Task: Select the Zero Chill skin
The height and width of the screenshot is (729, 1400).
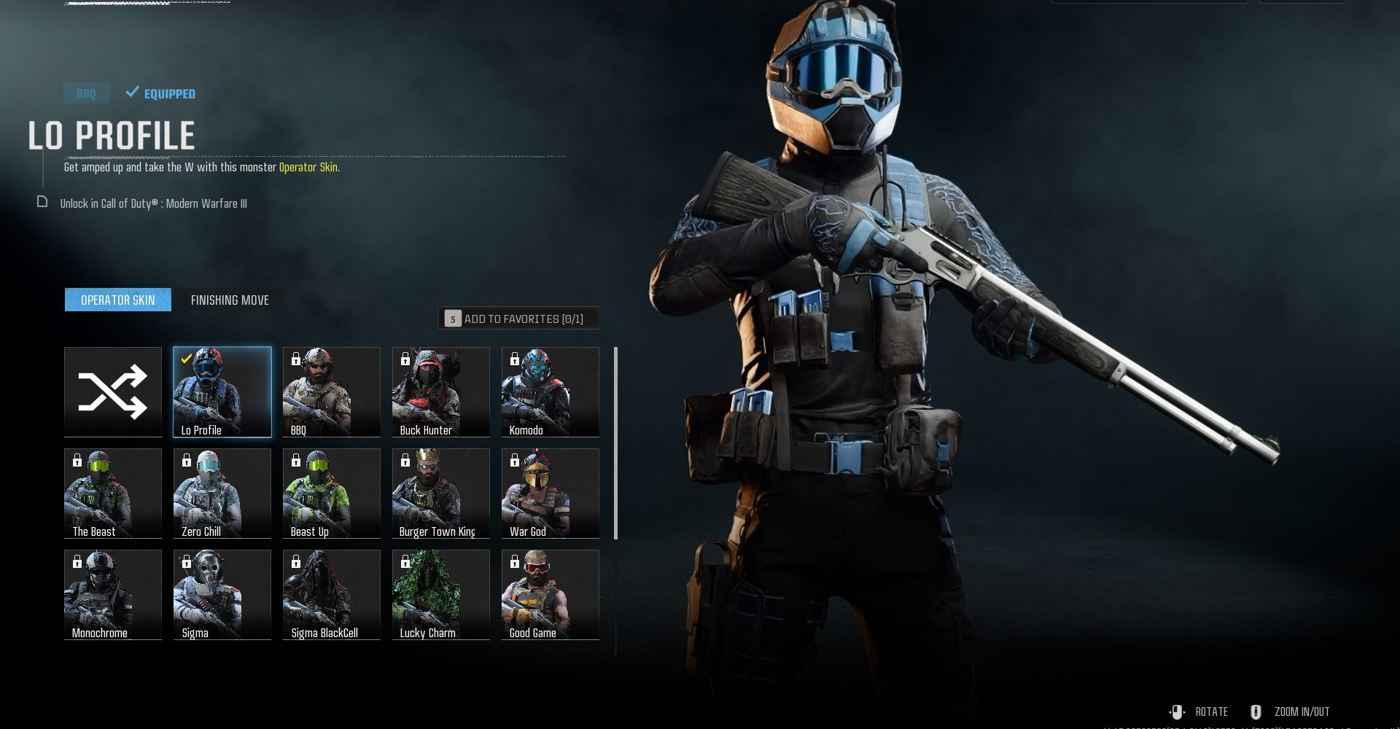Action: tap(222, 493)
